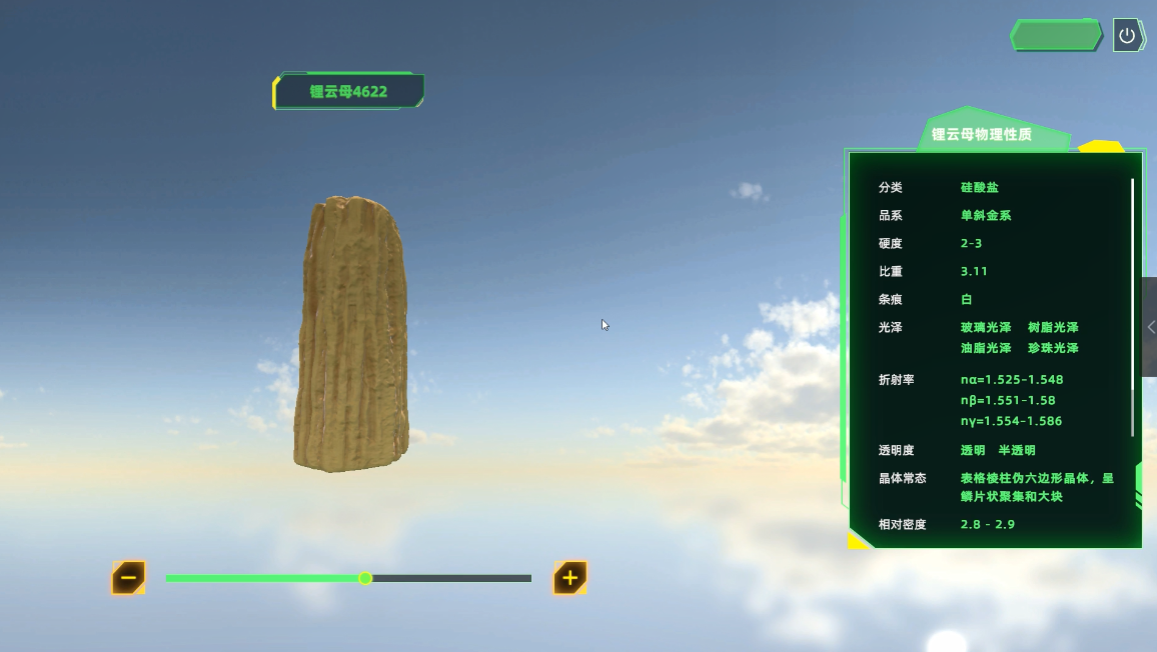Select the 锂云母物理性质 panel header tab
Viewport: 1157px width, 652px height.
coord(981,134)
